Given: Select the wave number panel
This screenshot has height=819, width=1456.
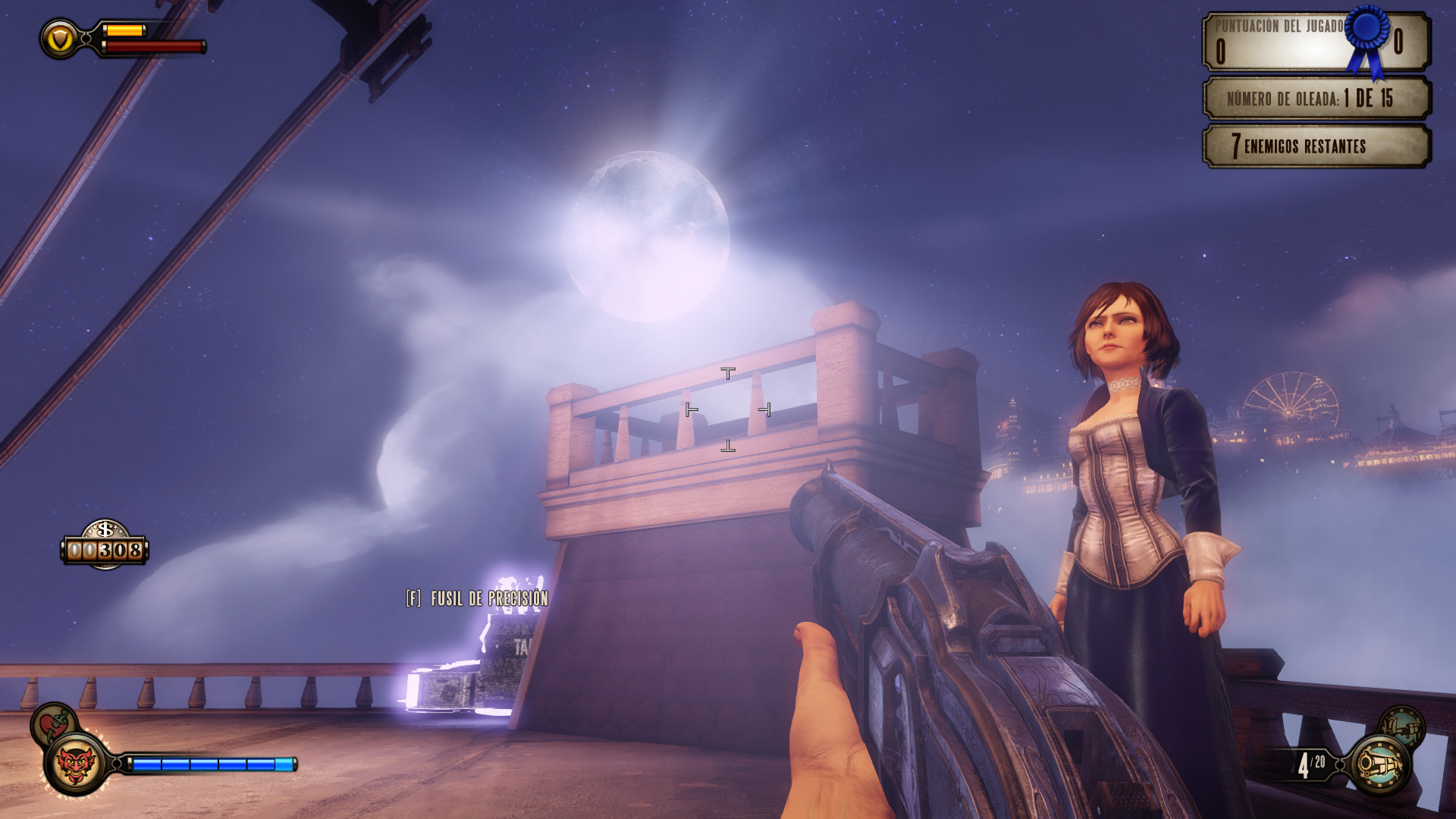Looking at the screenshot, I should (1316, 99).
